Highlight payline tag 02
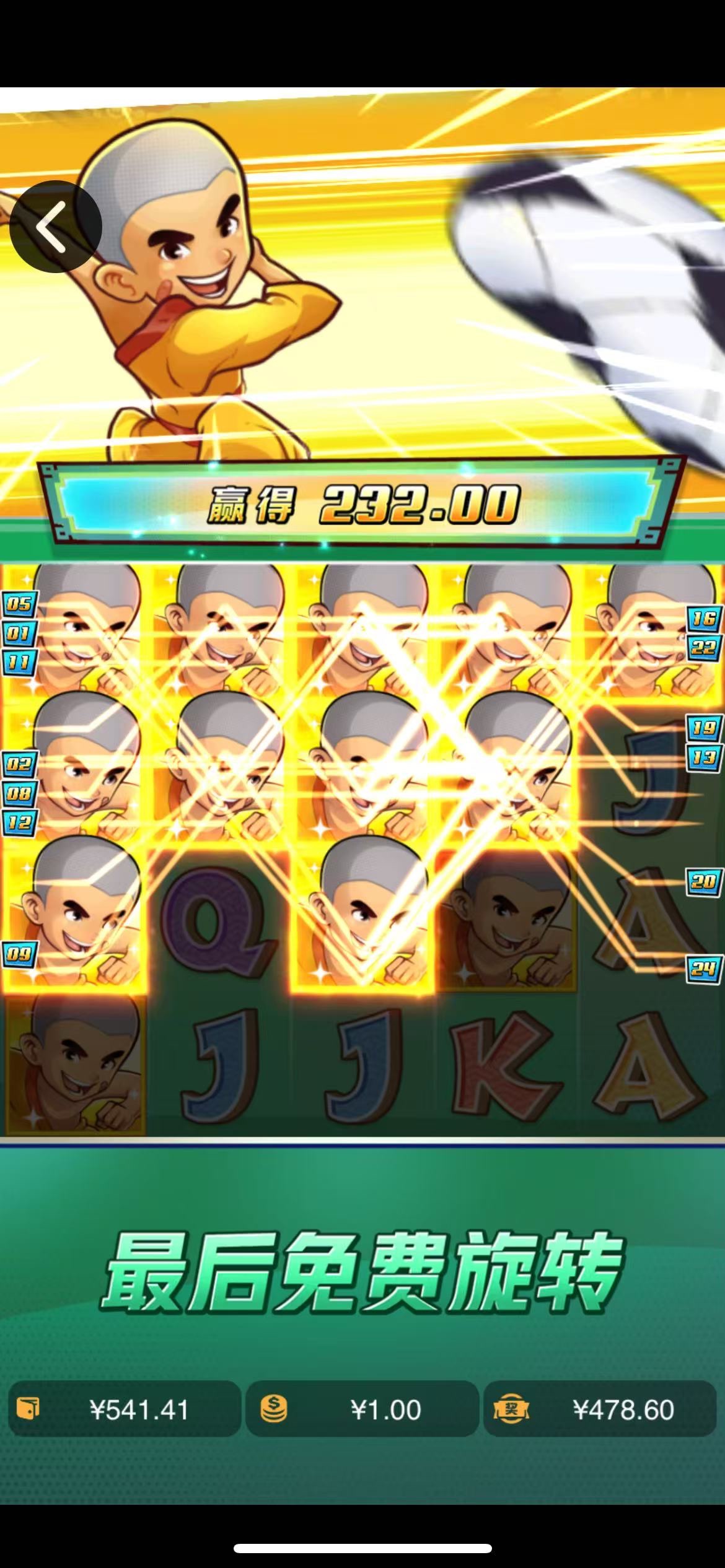The width and height of the screenshot is (725, 1568). (19, 764)
